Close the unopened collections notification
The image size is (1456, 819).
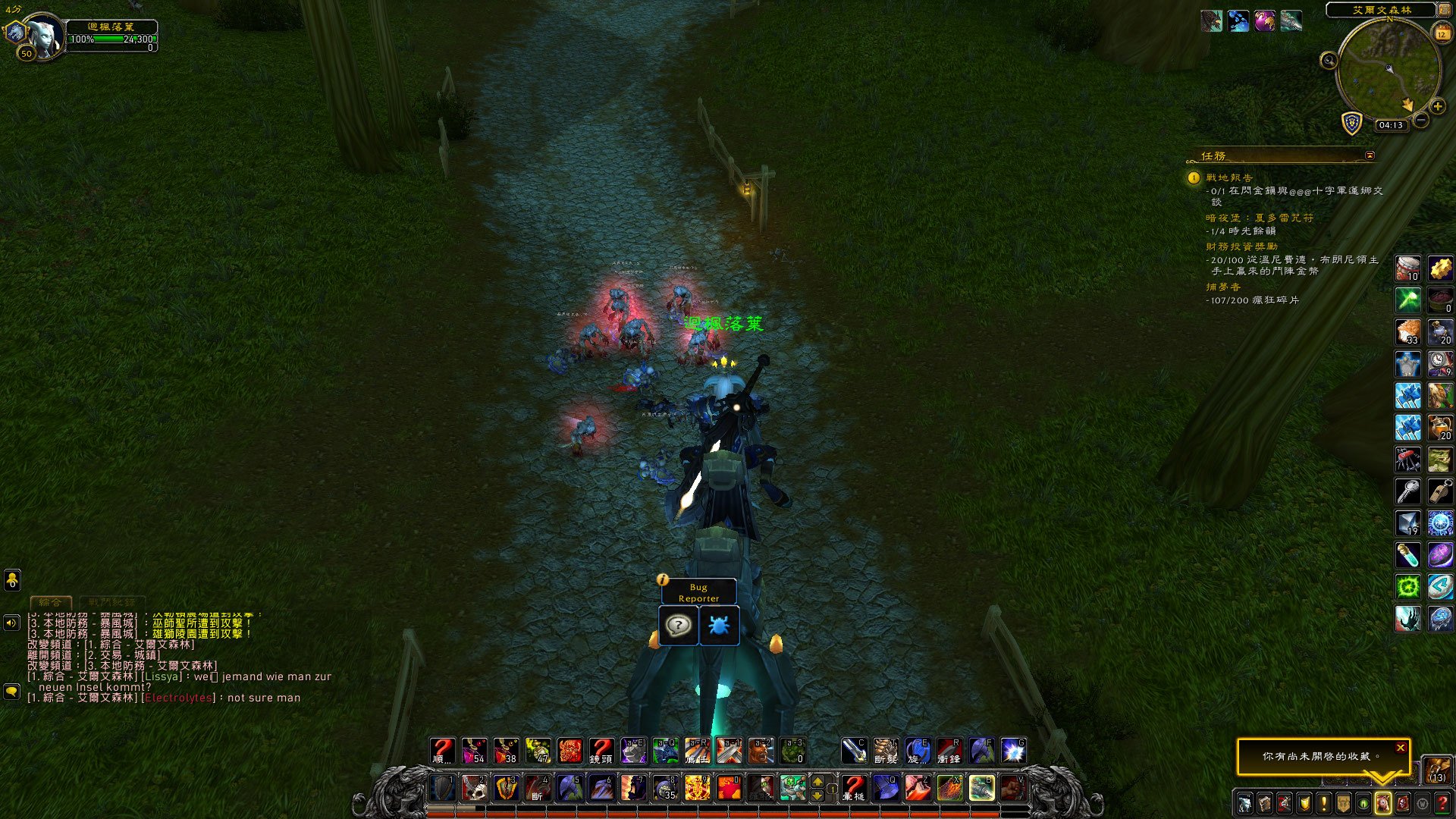(x=1400, y=748)
